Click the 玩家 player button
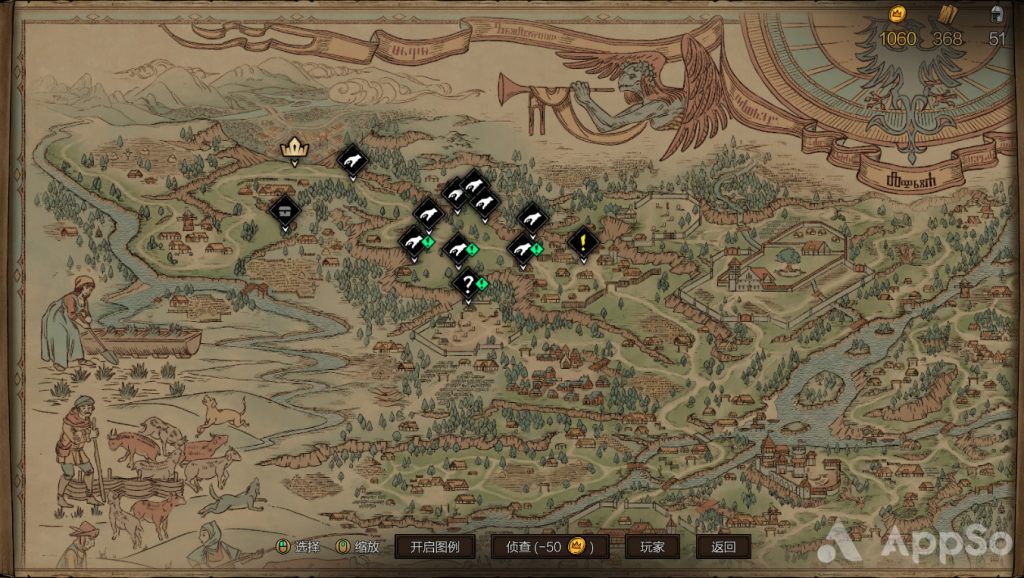This screenshot has width=1024, height=578. click(x=652, y=547)
